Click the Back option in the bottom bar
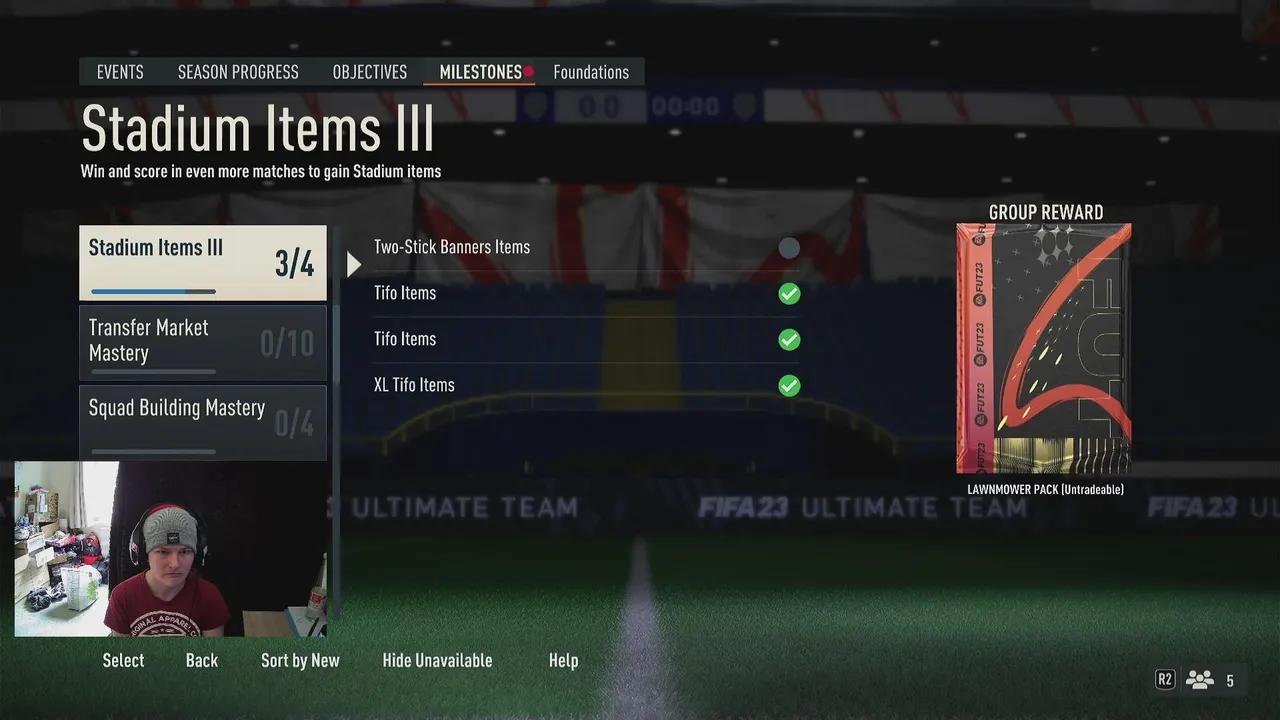 point(201,660)
